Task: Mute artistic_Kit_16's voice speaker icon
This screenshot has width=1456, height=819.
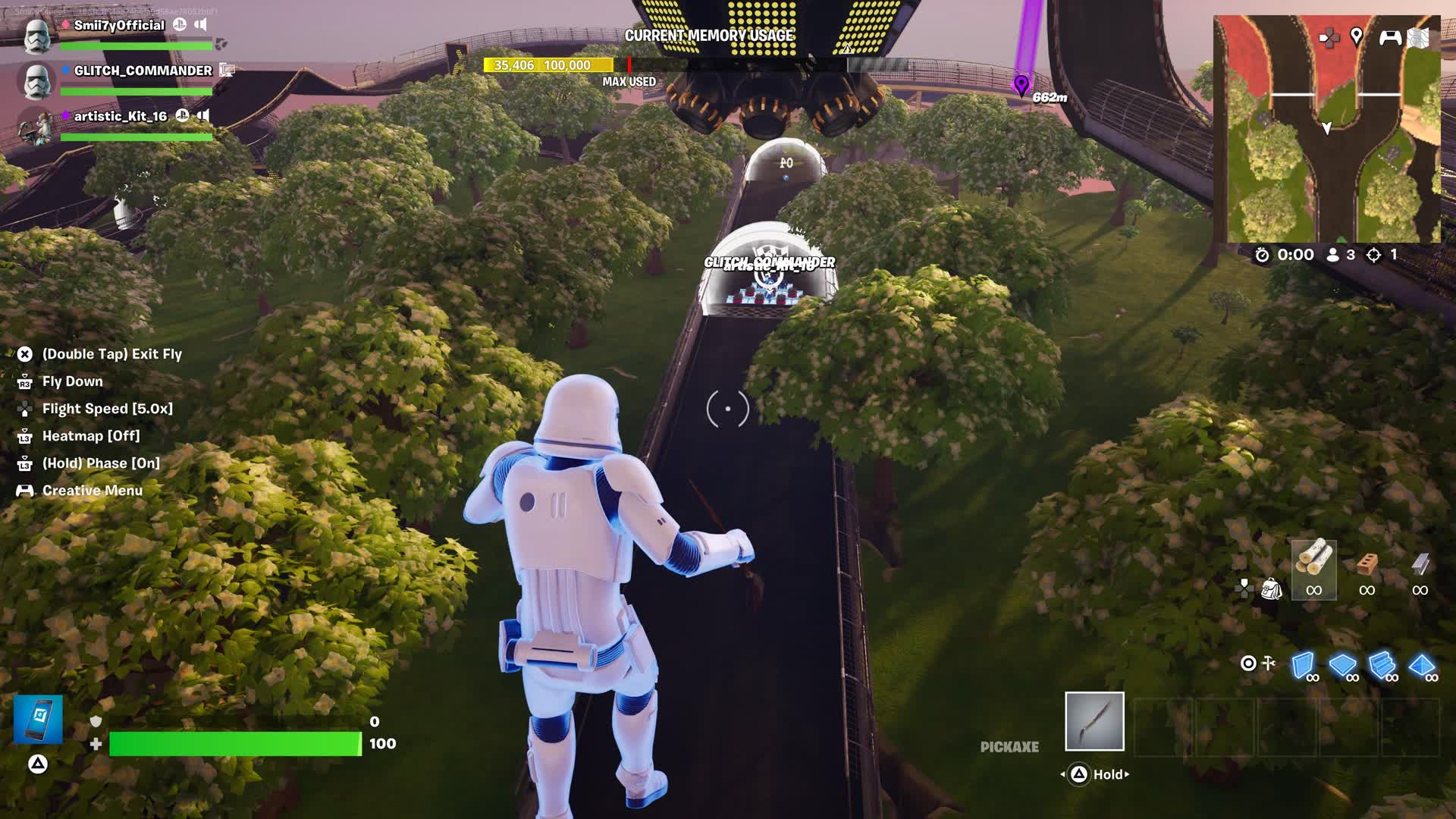Action: (203, 116)
